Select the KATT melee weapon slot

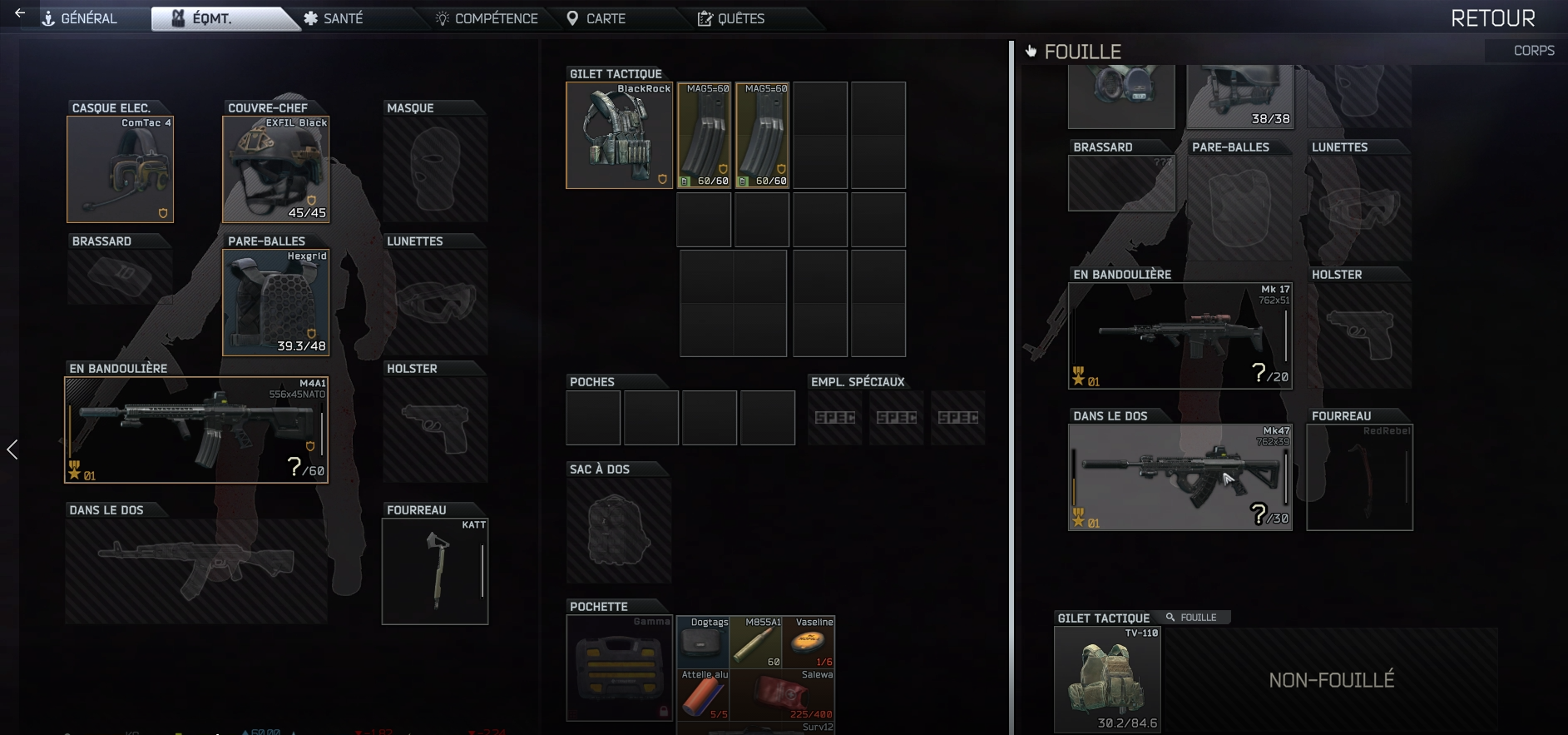[x=435, y=572]
